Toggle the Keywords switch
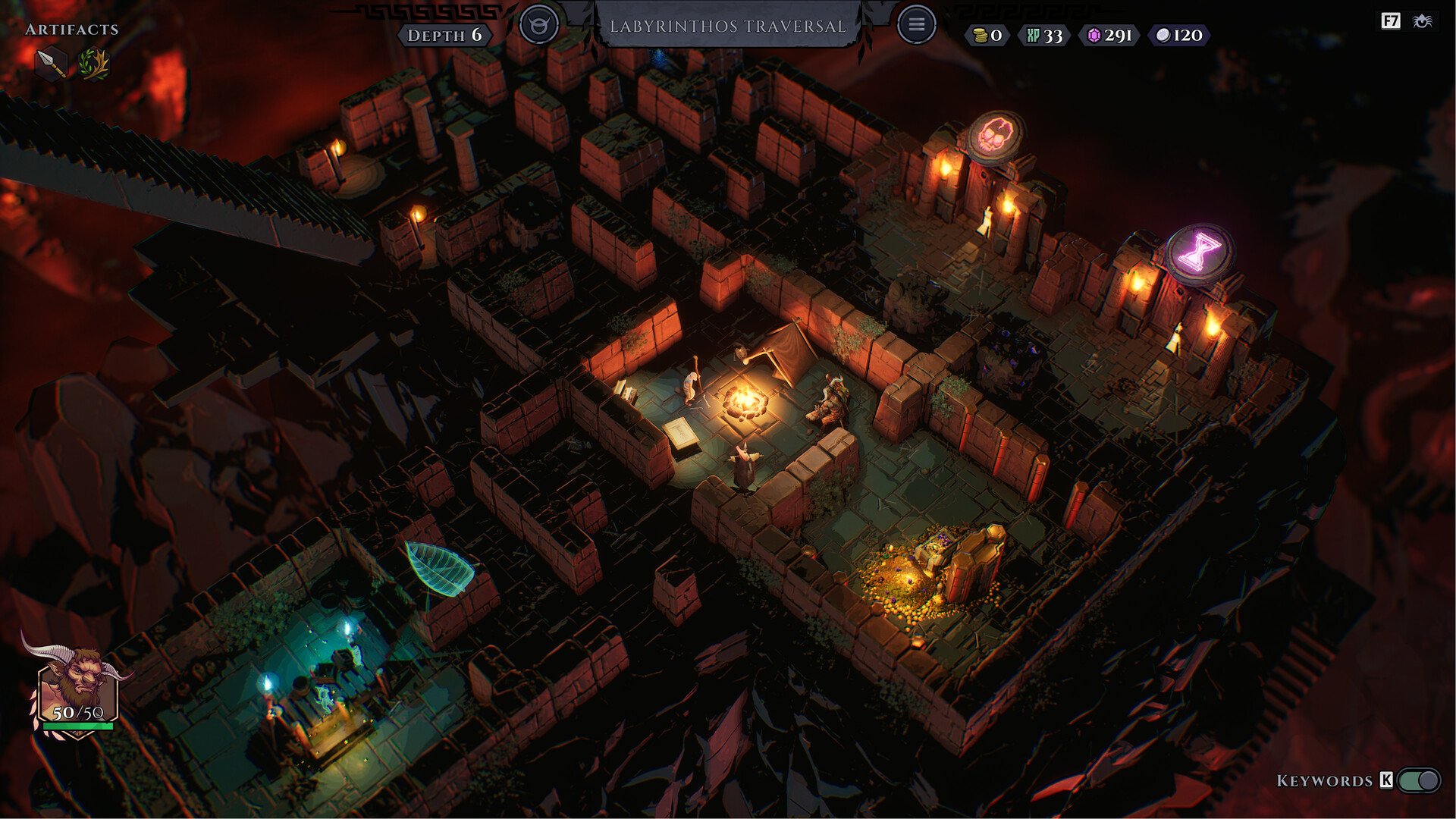The width and height of the screenshot is (1456, 819). click(1419, 780)
